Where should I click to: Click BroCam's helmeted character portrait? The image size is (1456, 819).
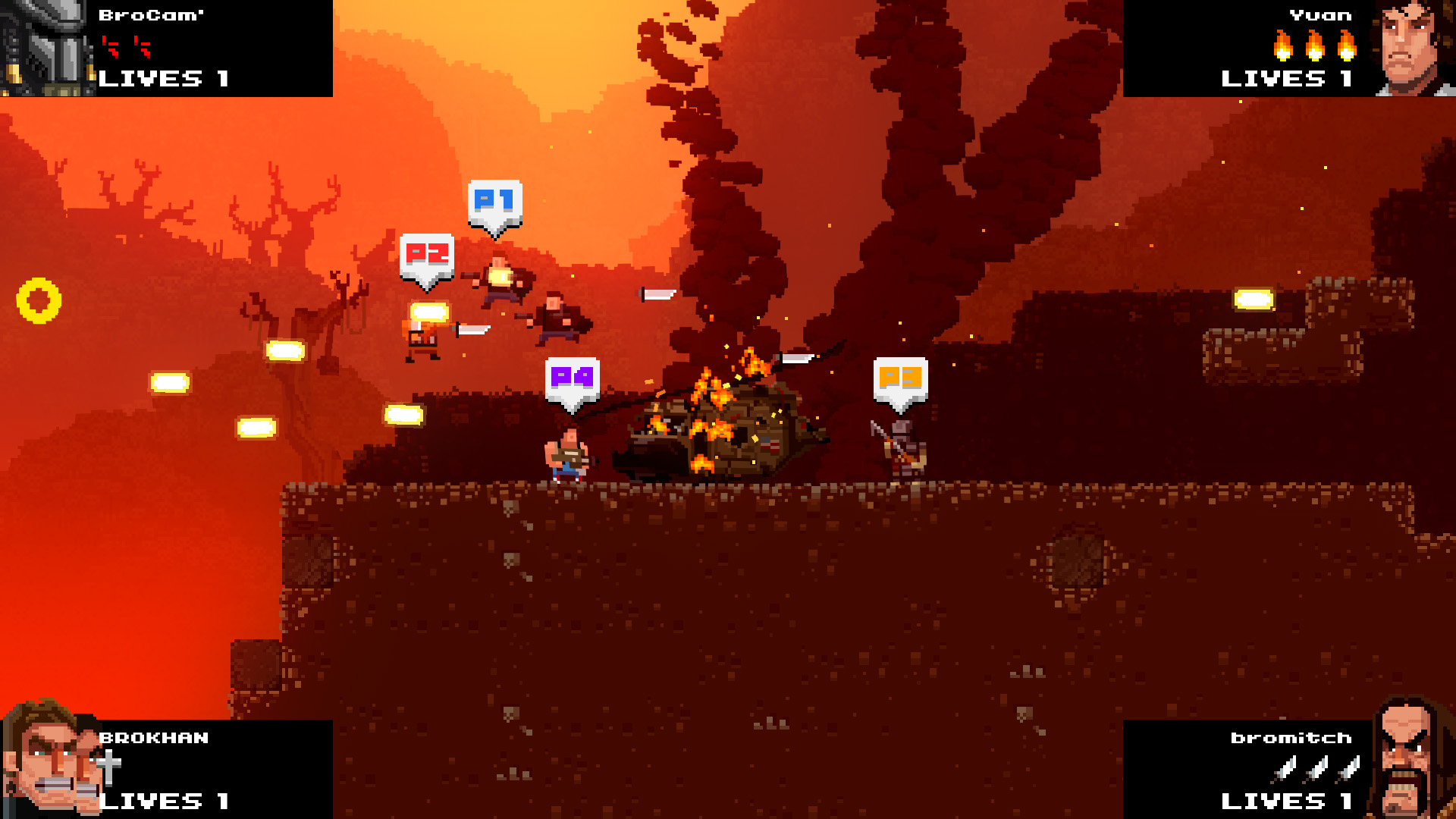click(47, 48)
